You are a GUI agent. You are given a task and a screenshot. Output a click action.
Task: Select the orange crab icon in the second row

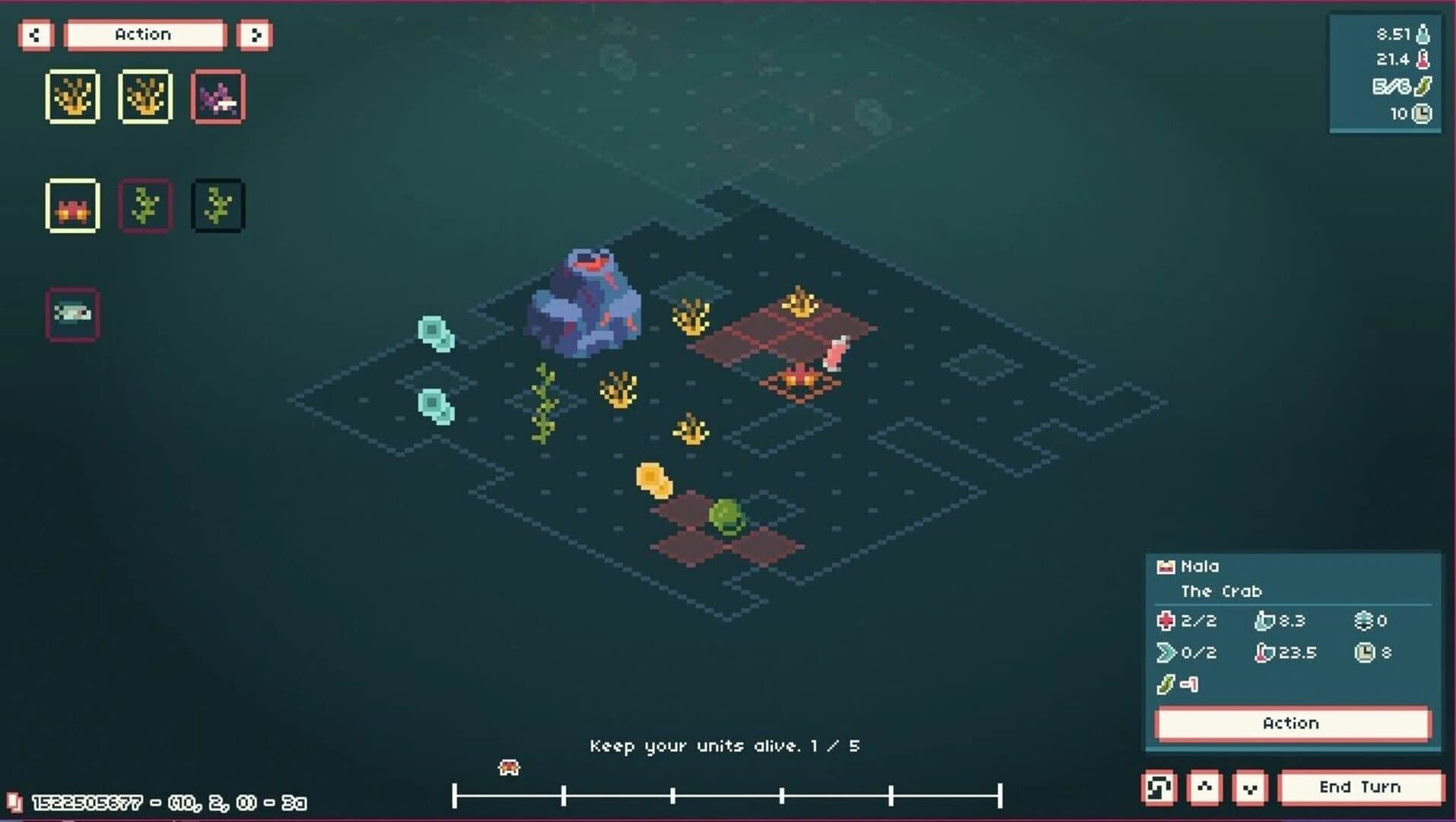72,205
